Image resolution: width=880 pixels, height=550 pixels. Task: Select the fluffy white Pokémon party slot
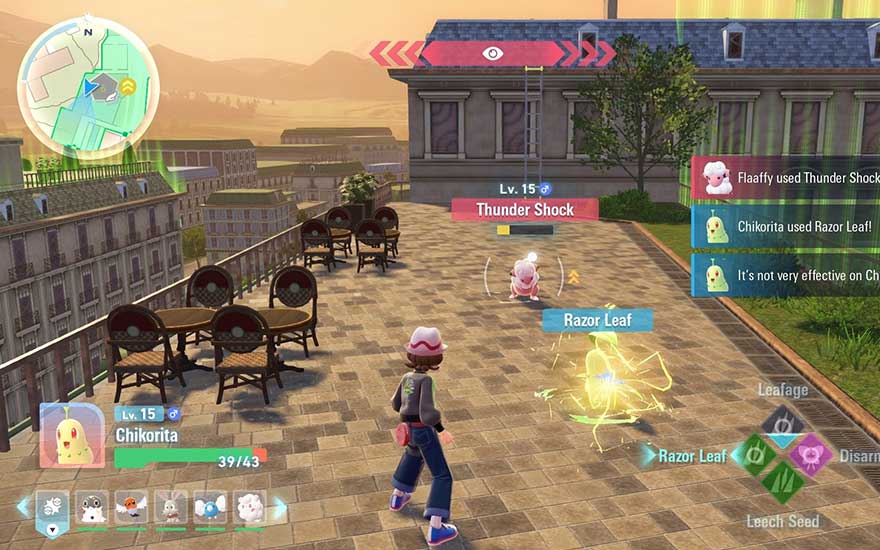pyautogui.click(x=249, y=508)
